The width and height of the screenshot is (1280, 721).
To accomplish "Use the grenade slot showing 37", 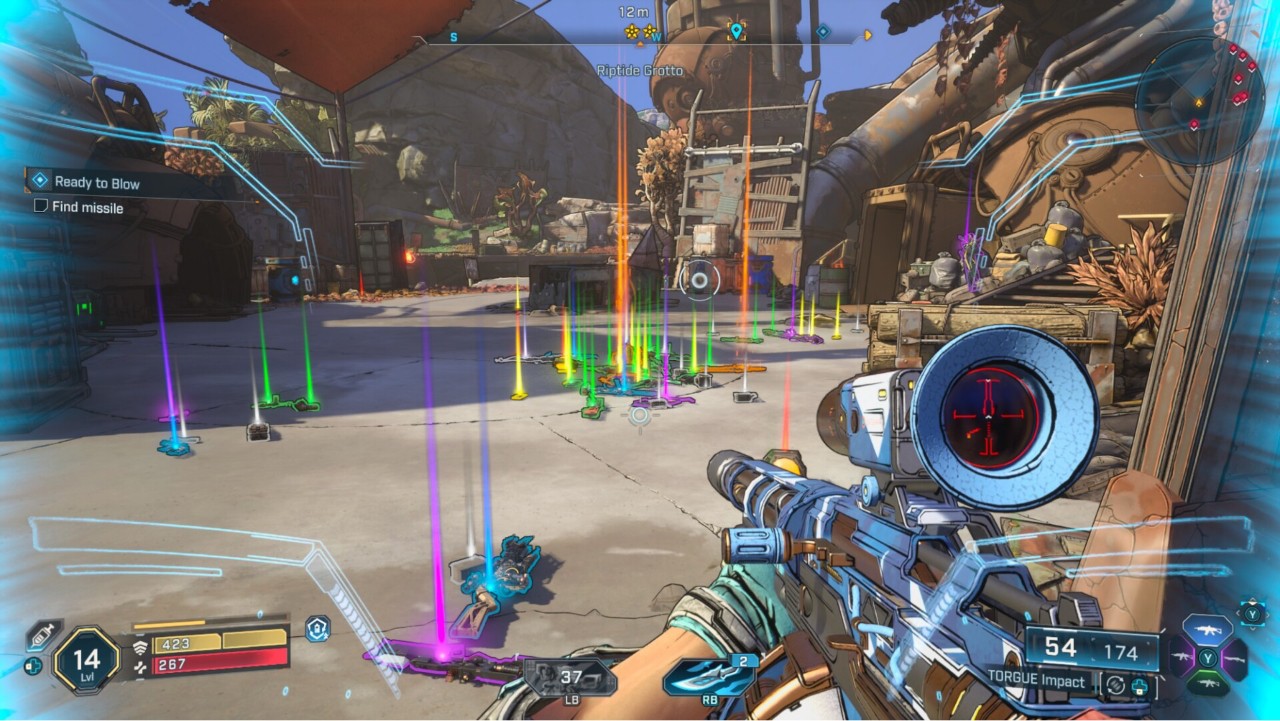I will 570,679.
